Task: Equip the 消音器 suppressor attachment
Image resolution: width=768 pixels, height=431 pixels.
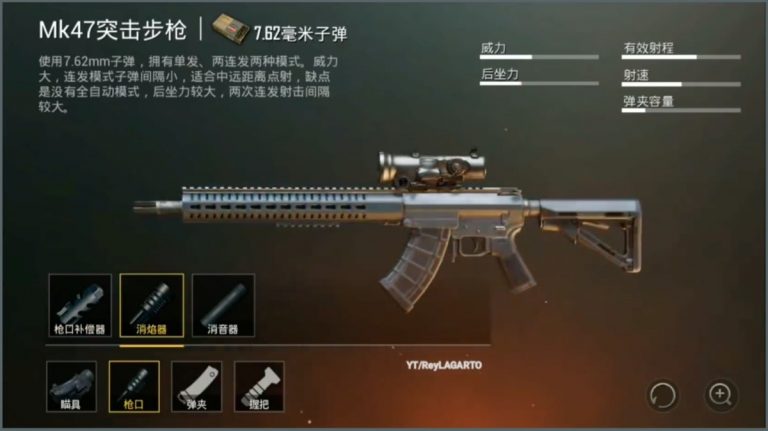Action: coord(223,305)
